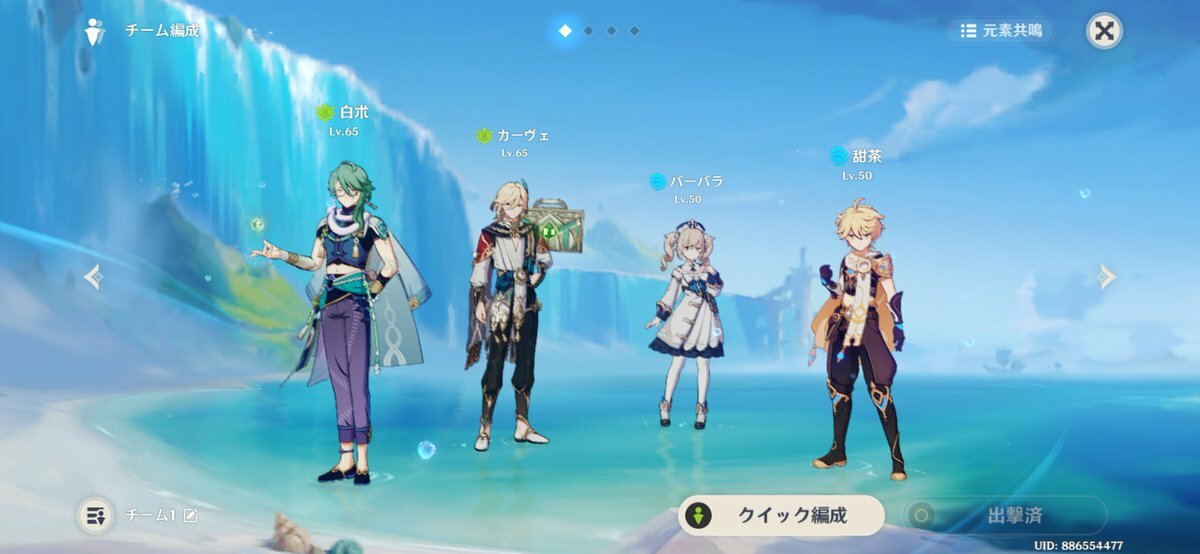This screenshot has width=1200, height=554.
Task: Open the 元素共鳴 elemental resonance panel
Action: click(x=1000, y=31)
